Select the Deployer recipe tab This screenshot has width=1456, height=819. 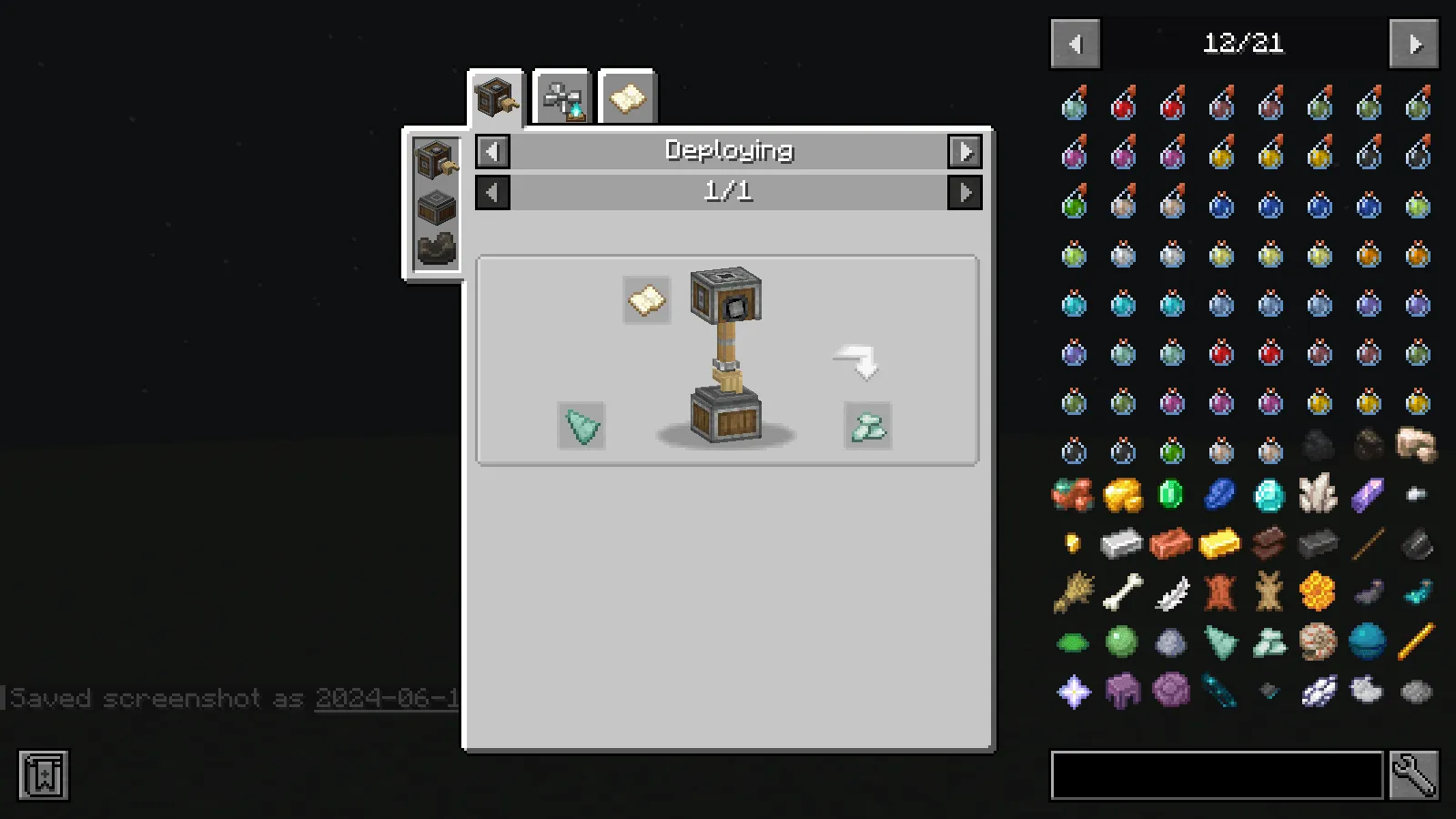coord(494,97)
